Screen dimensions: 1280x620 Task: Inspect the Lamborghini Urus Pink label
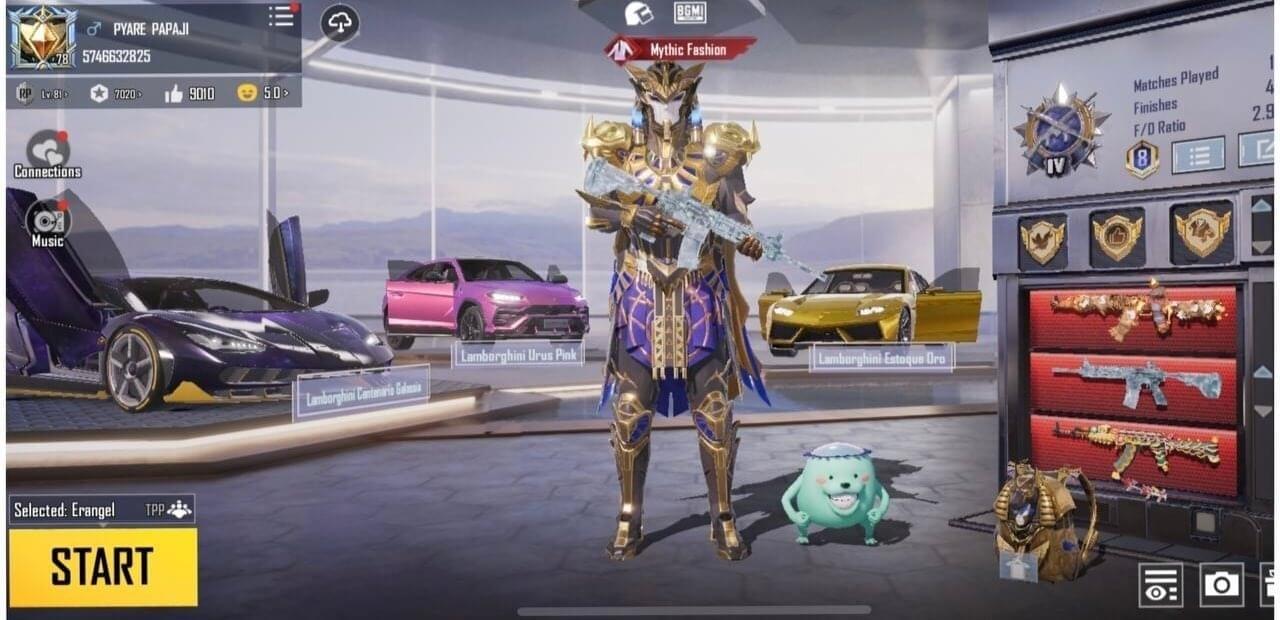tap(517, 354)
